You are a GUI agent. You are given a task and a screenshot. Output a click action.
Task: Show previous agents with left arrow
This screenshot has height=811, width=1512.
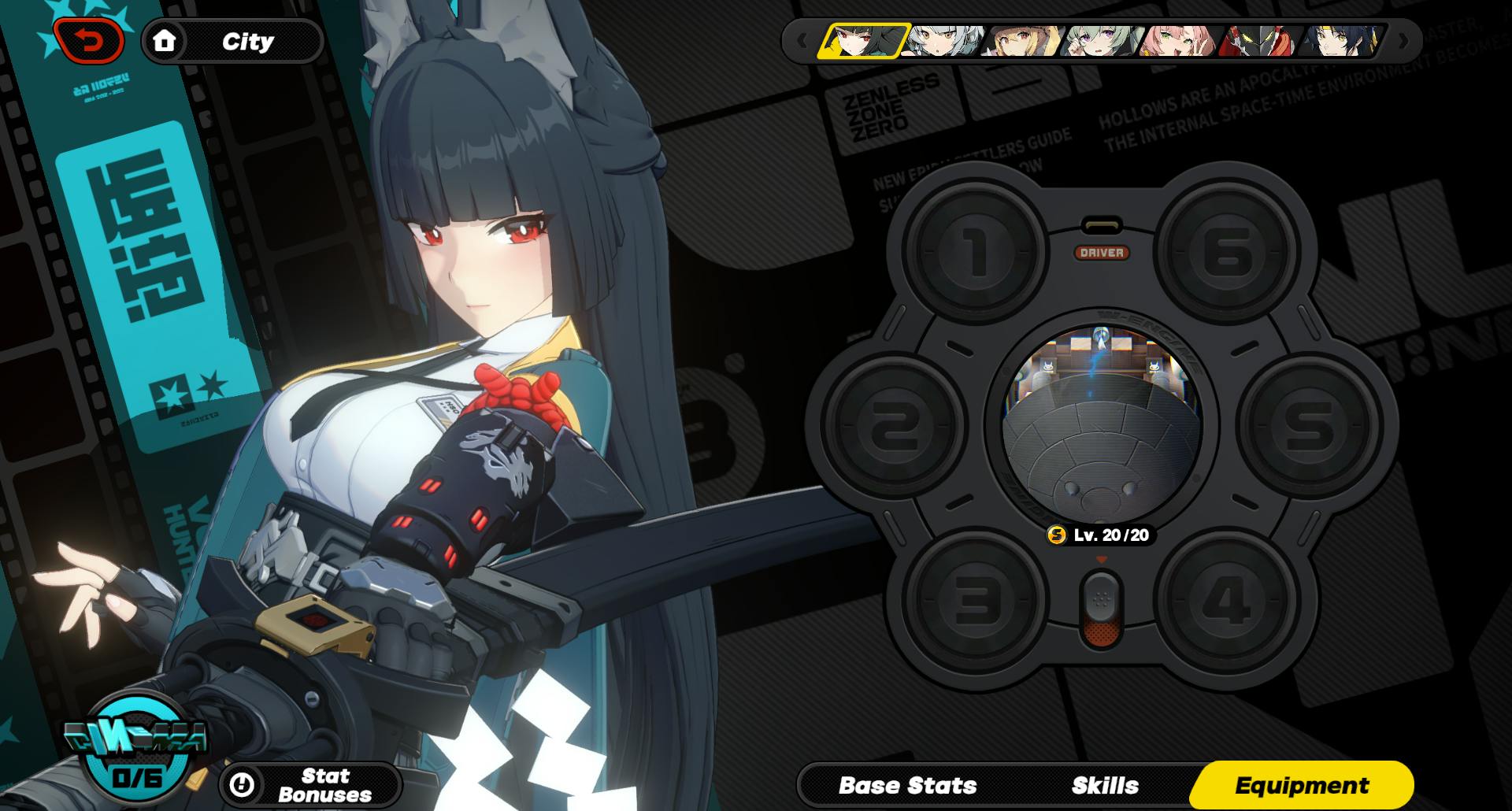click(802, 41)
